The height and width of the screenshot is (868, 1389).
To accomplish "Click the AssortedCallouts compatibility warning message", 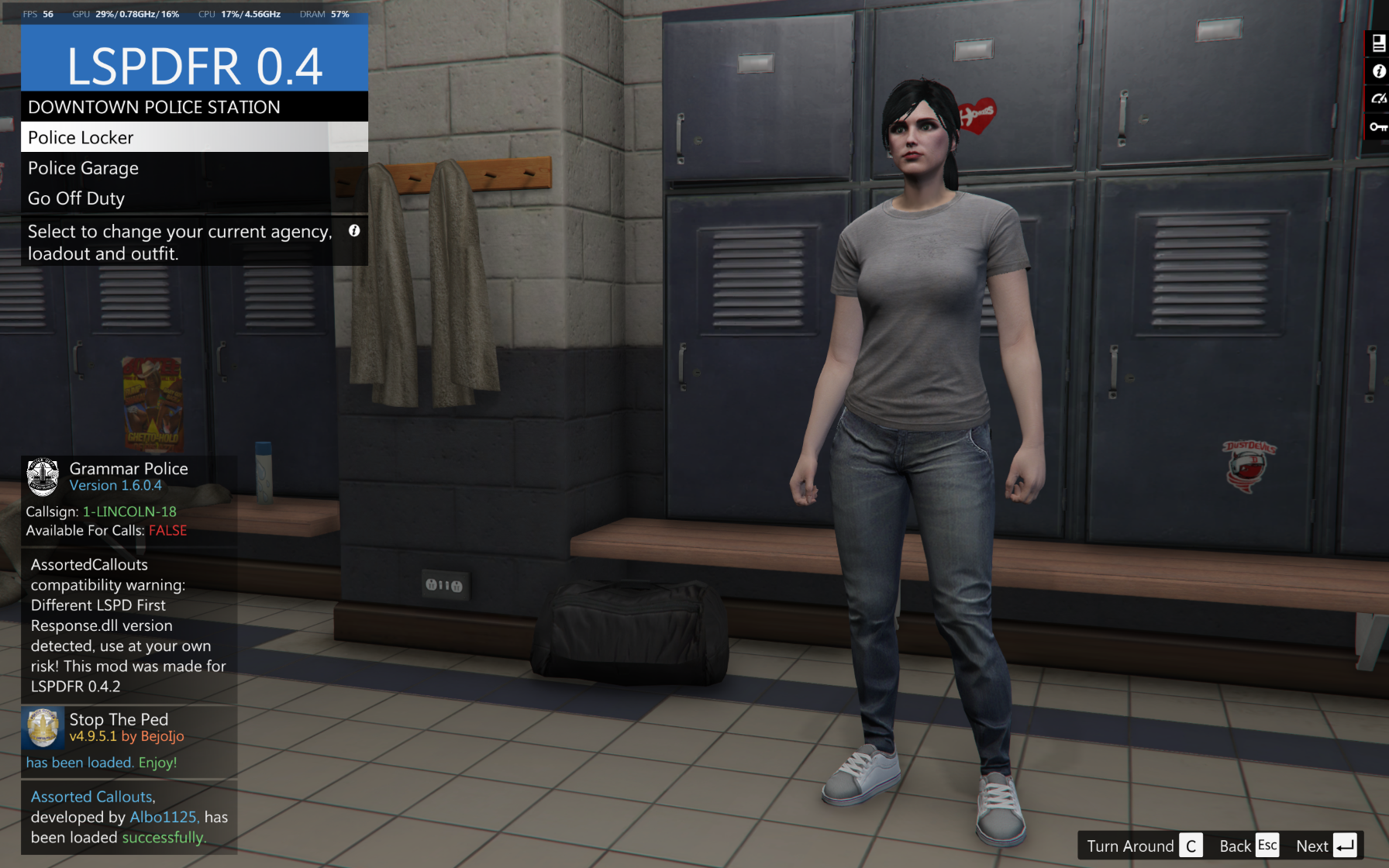I will [129, 625].
